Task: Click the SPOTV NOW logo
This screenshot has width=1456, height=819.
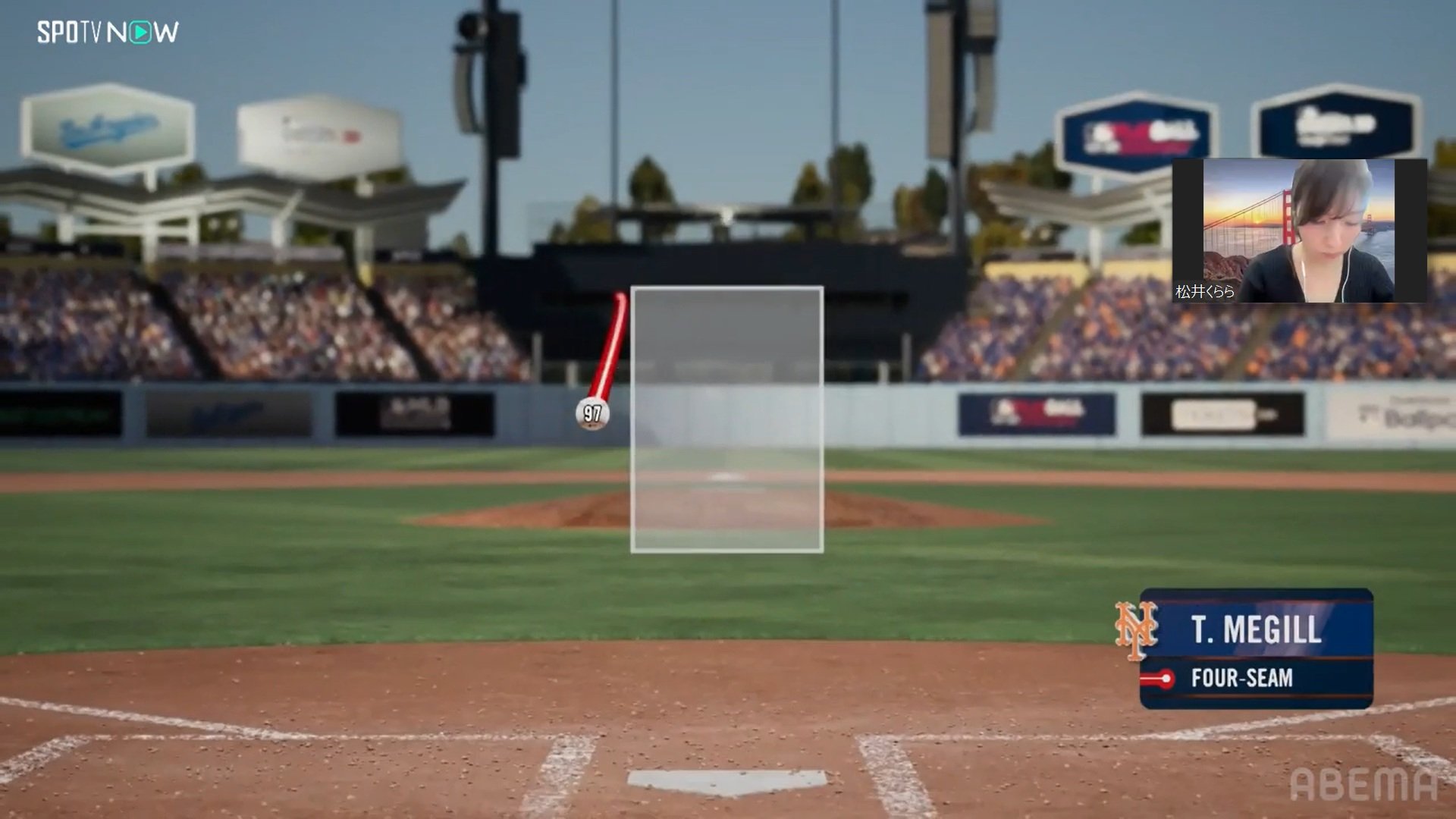Action: coord(108,32)
